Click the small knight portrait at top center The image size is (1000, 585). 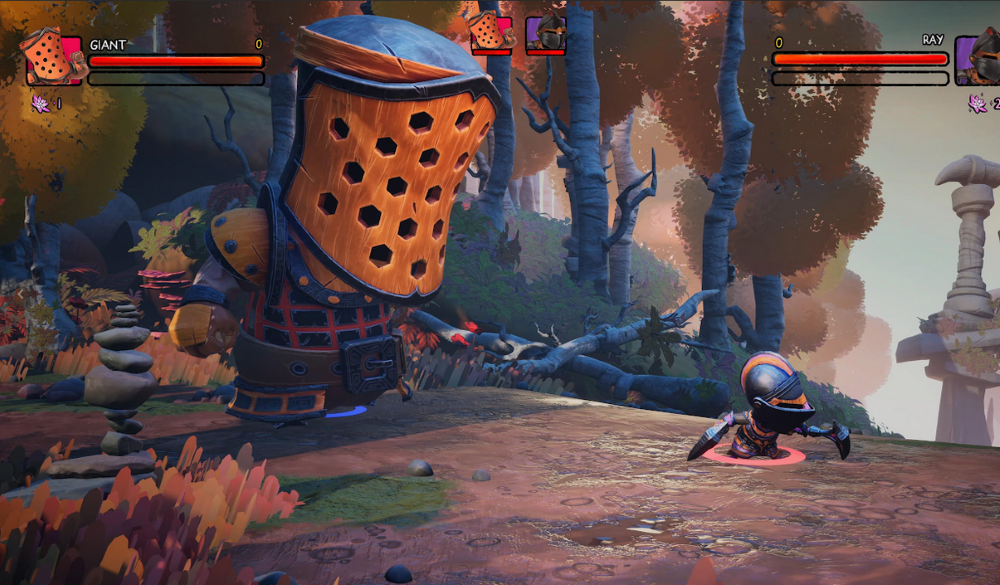pos(546,34)
